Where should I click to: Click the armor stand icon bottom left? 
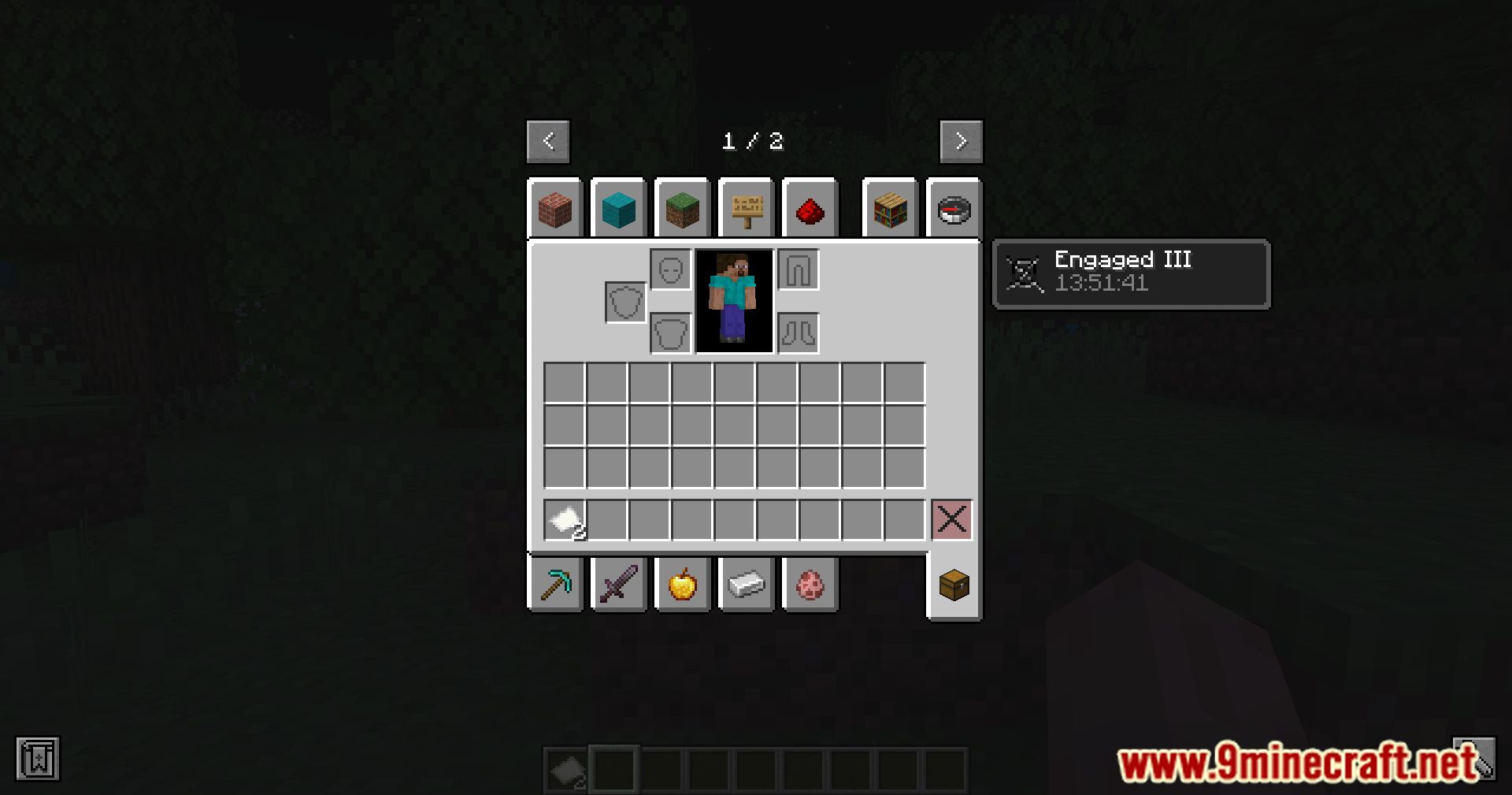click(36, 760)
